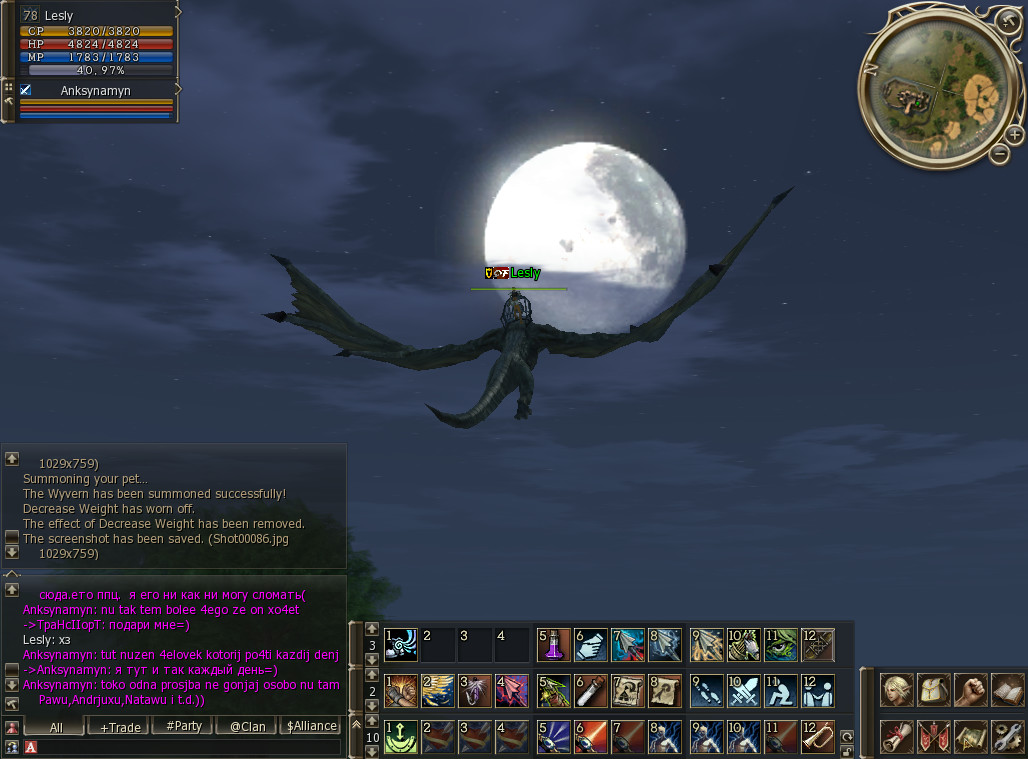Open the actions fist icon
Image resolution: width=1028 pixels, height=759 pixels.
pos(971,690)
